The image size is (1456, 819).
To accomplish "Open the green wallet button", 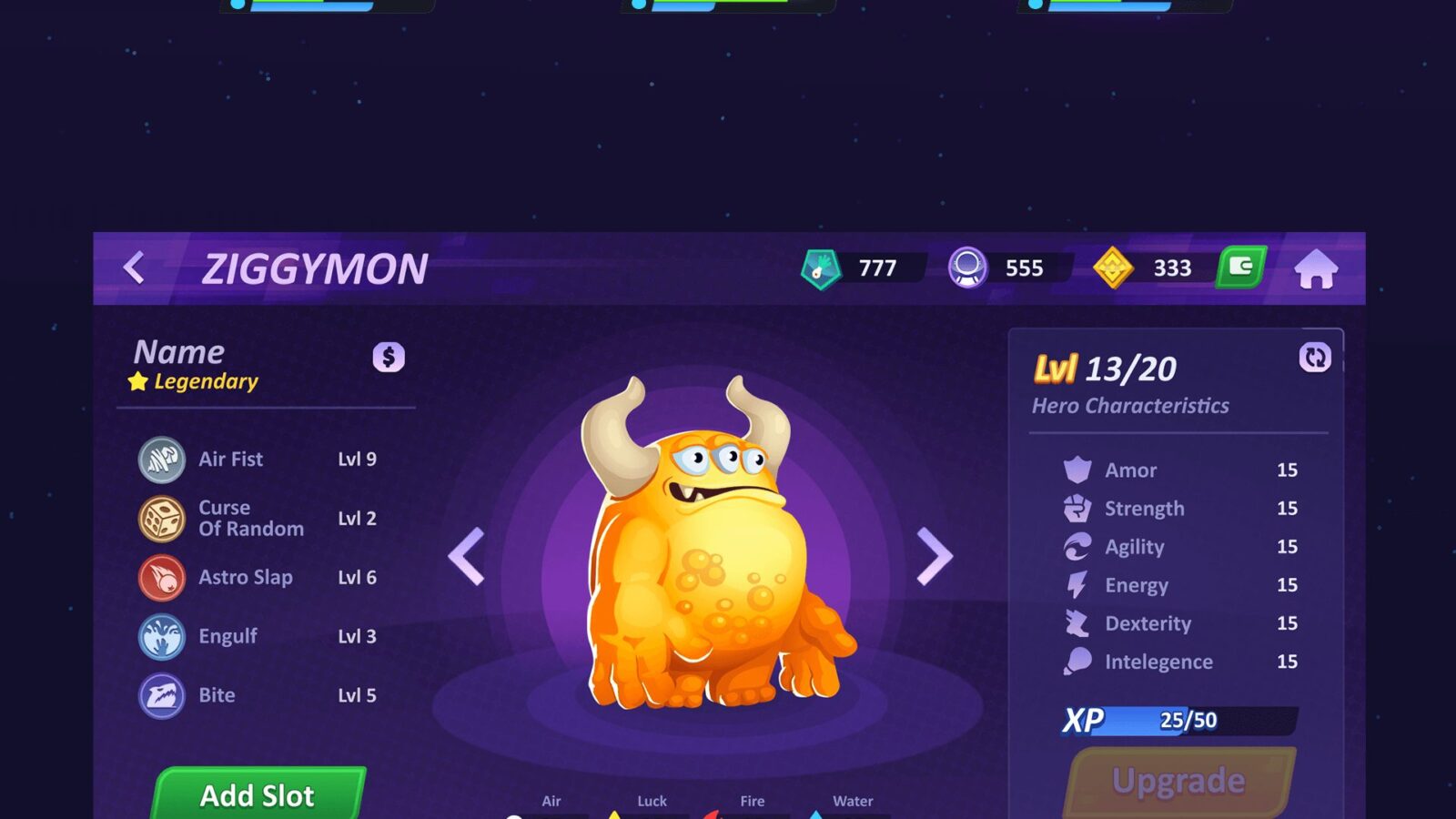I will click(x=1241, y=268).
